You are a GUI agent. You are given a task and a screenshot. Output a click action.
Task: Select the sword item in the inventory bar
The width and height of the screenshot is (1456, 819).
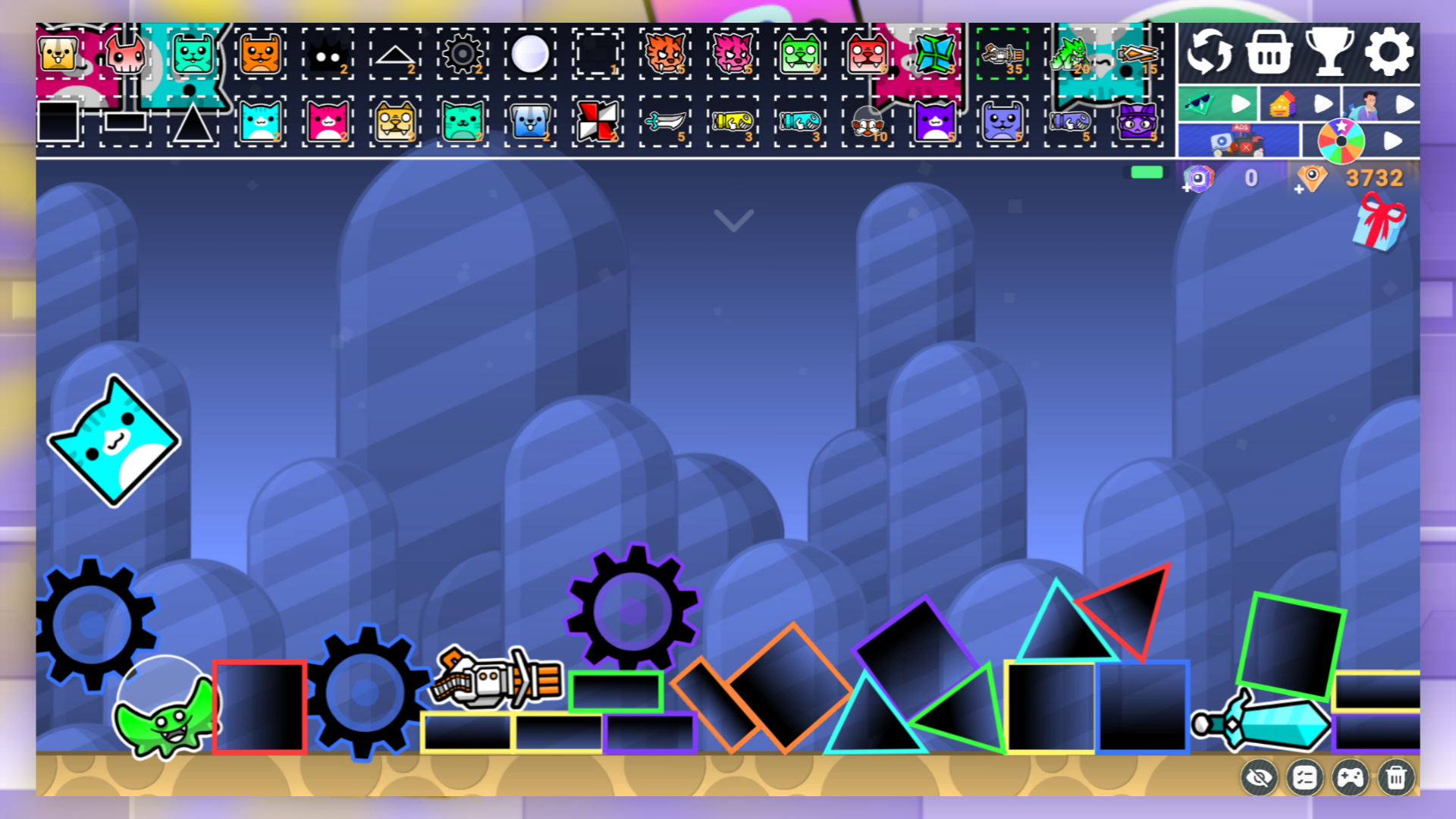click(665, 123)
